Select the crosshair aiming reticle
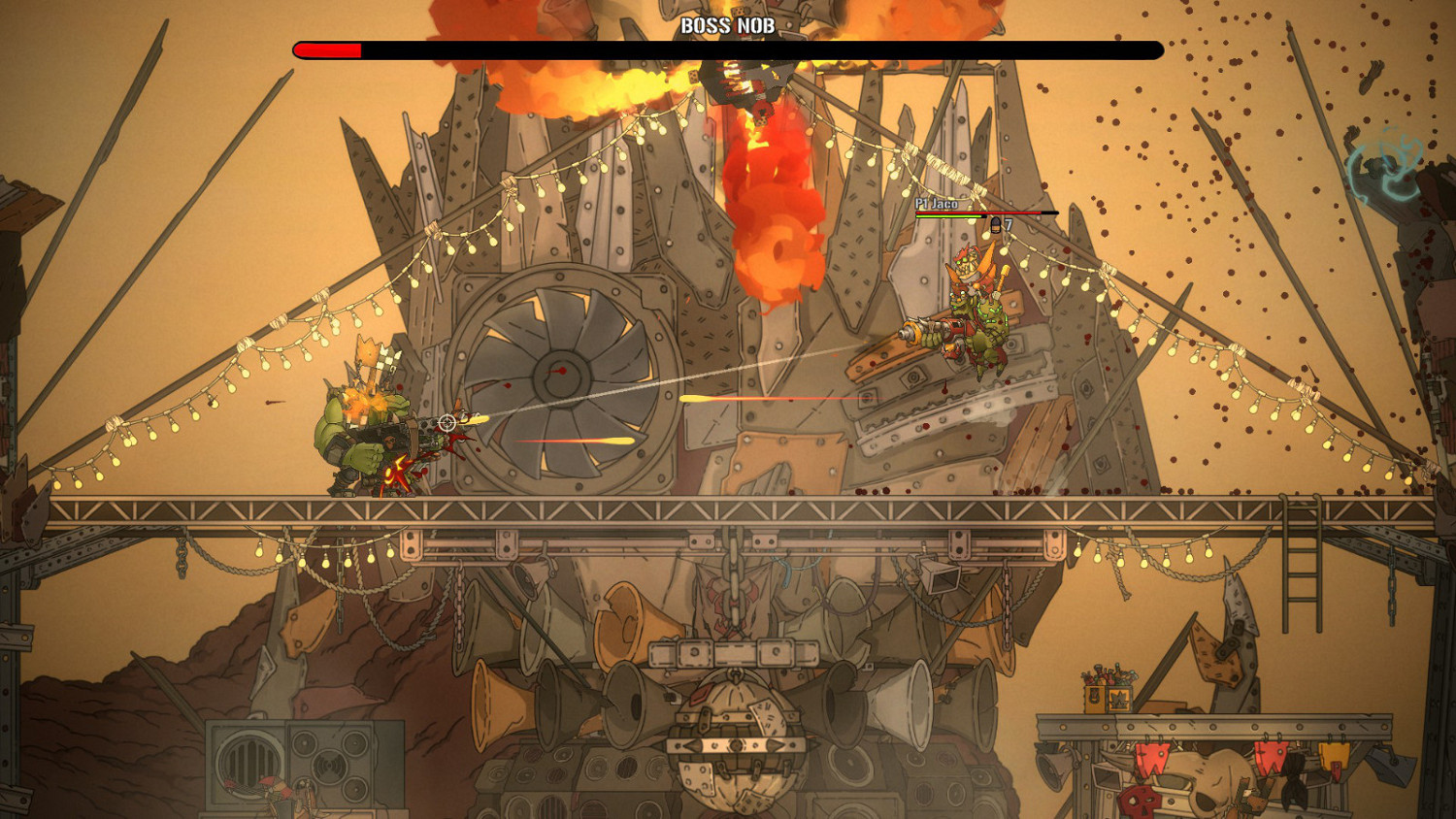Viewport: 1456px width, 819px height. (447, 421)
